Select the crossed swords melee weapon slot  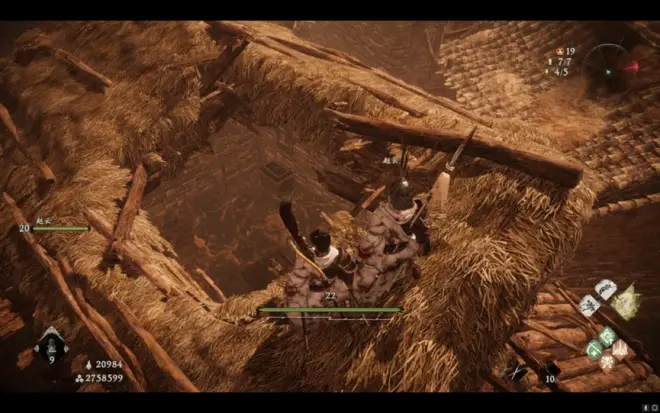click(517, 373)
